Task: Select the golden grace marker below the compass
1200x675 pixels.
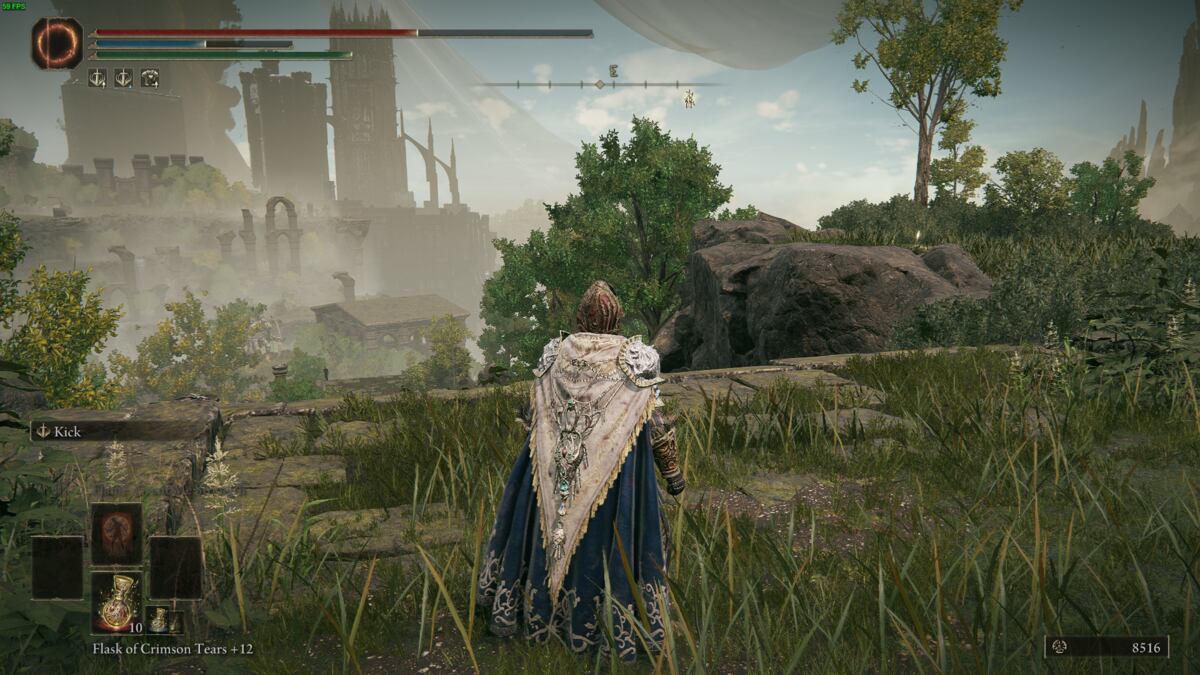Action: click(689, 98)
